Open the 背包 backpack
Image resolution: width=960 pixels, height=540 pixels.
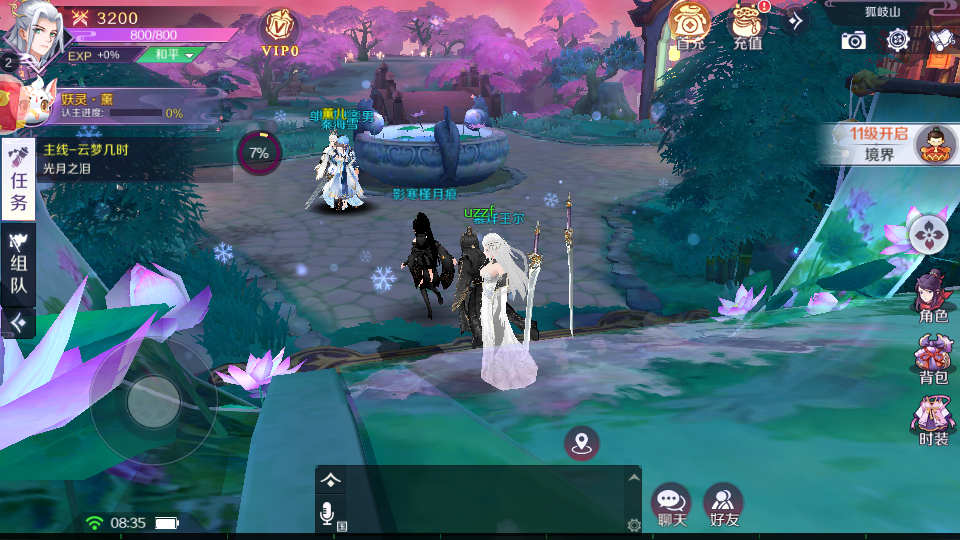click(933, 360)
